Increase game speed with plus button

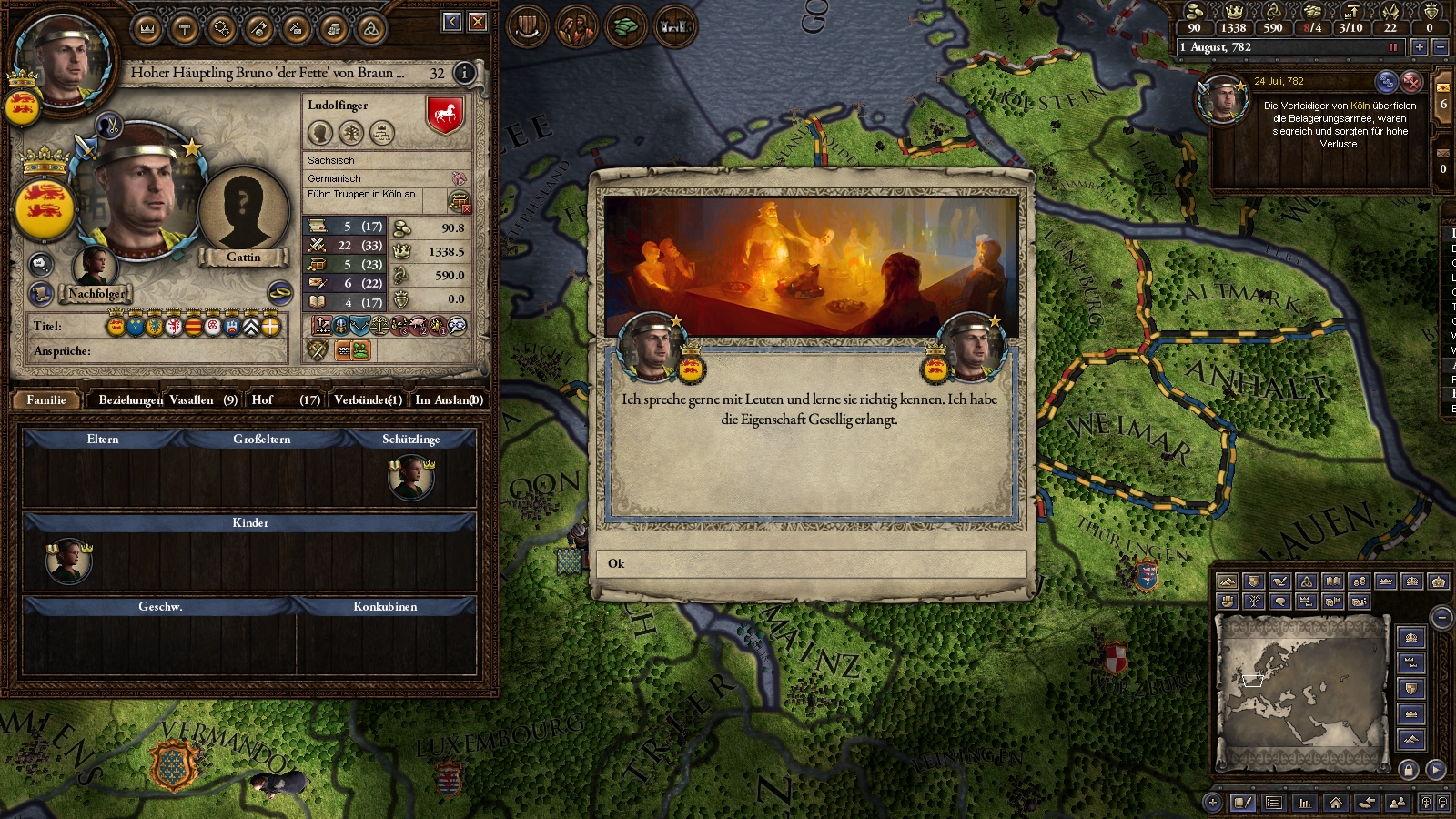[1419, 46]
